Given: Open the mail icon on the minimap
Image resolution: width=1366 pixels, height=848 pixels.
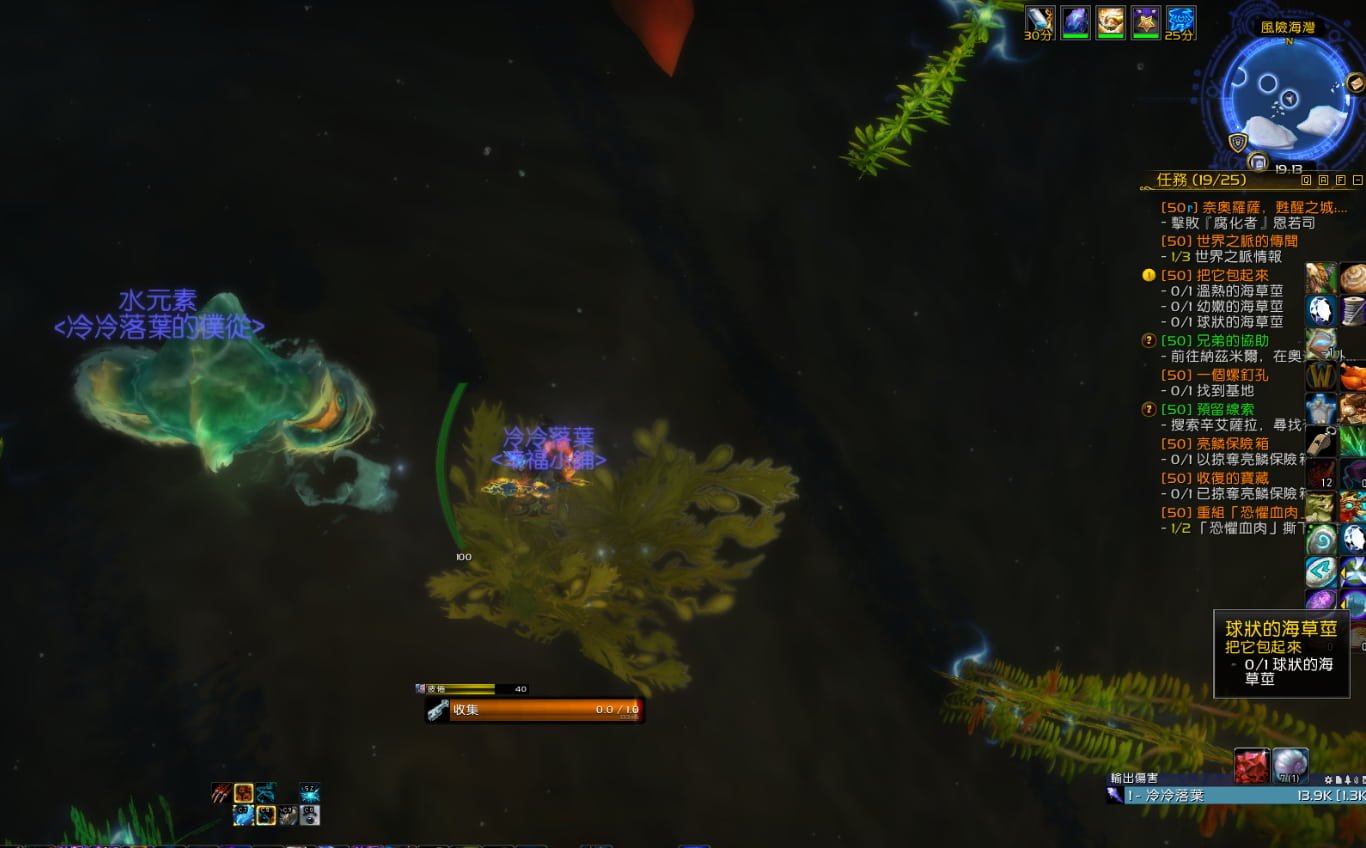Looking at the screenshot, I should 1355,82.
